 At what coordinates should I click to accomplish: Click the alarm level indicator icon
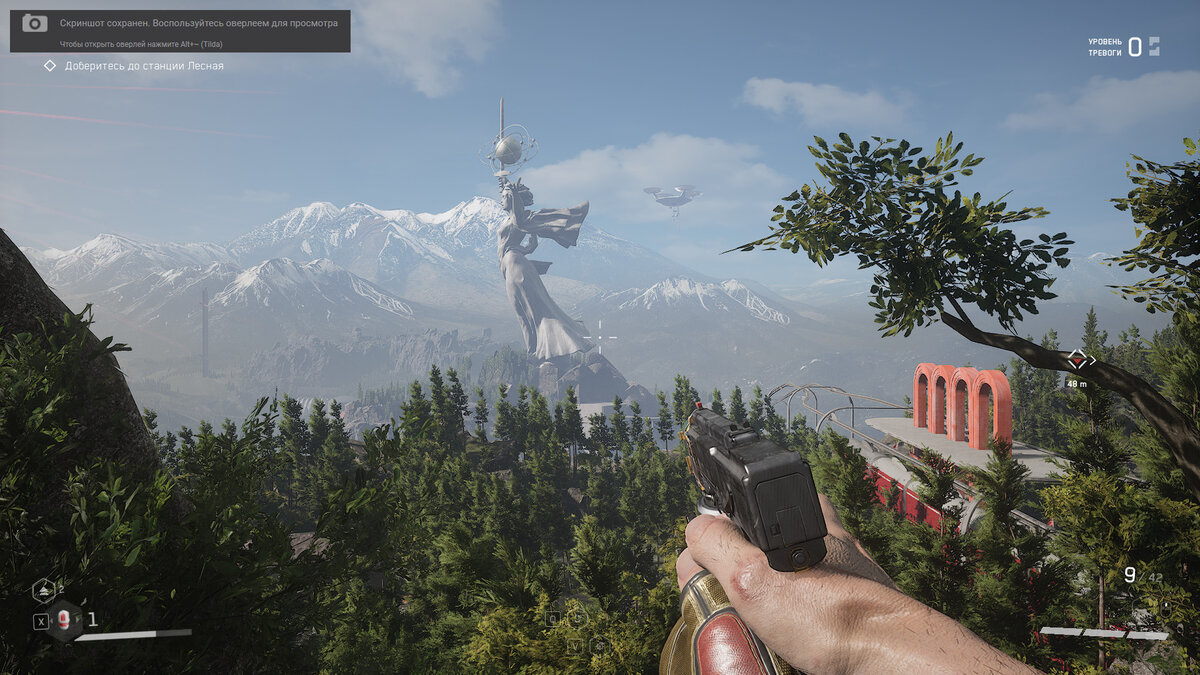click(x=1154, y=46)
